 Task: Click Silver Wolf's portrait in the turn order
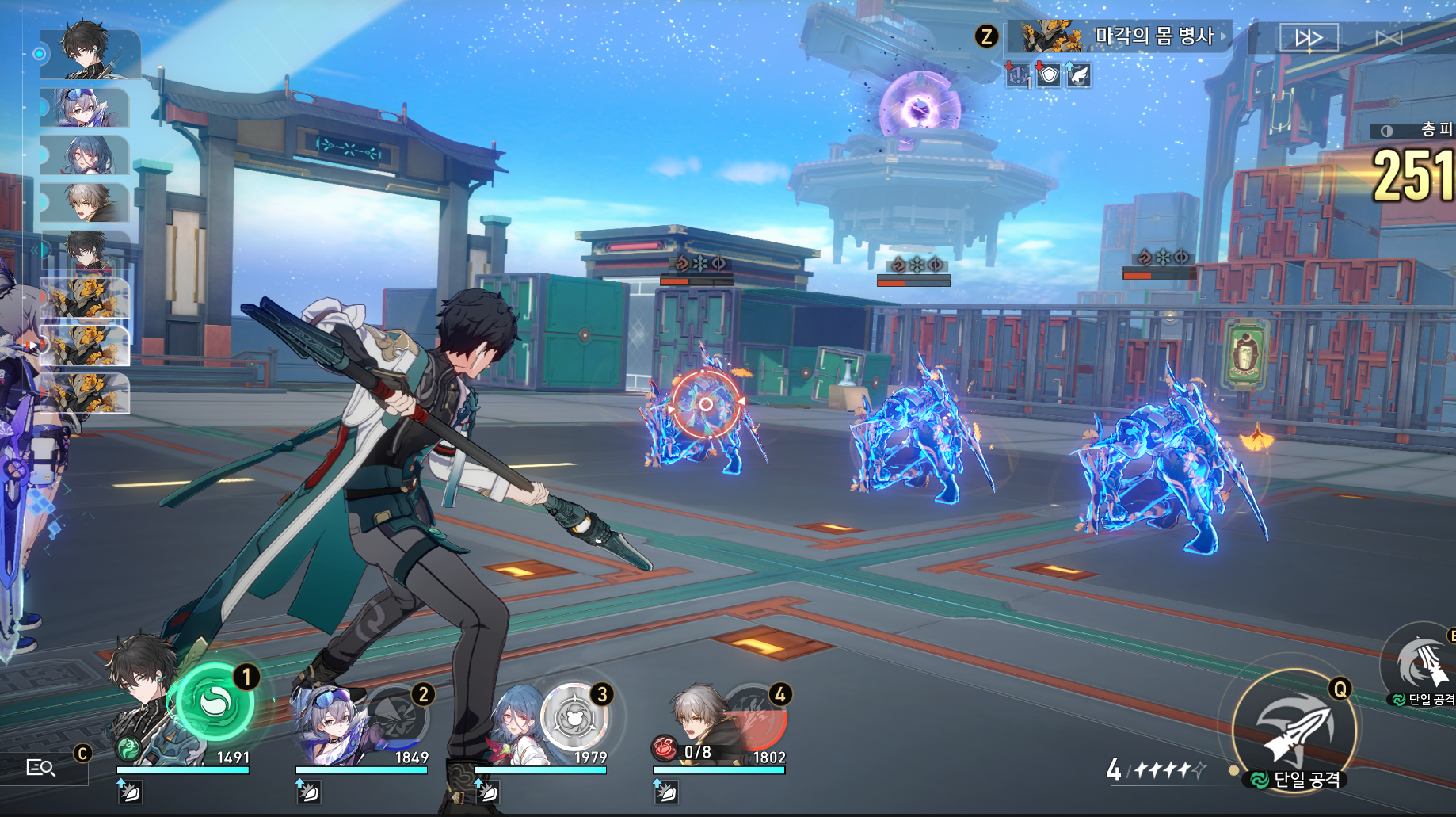(84, 108)
